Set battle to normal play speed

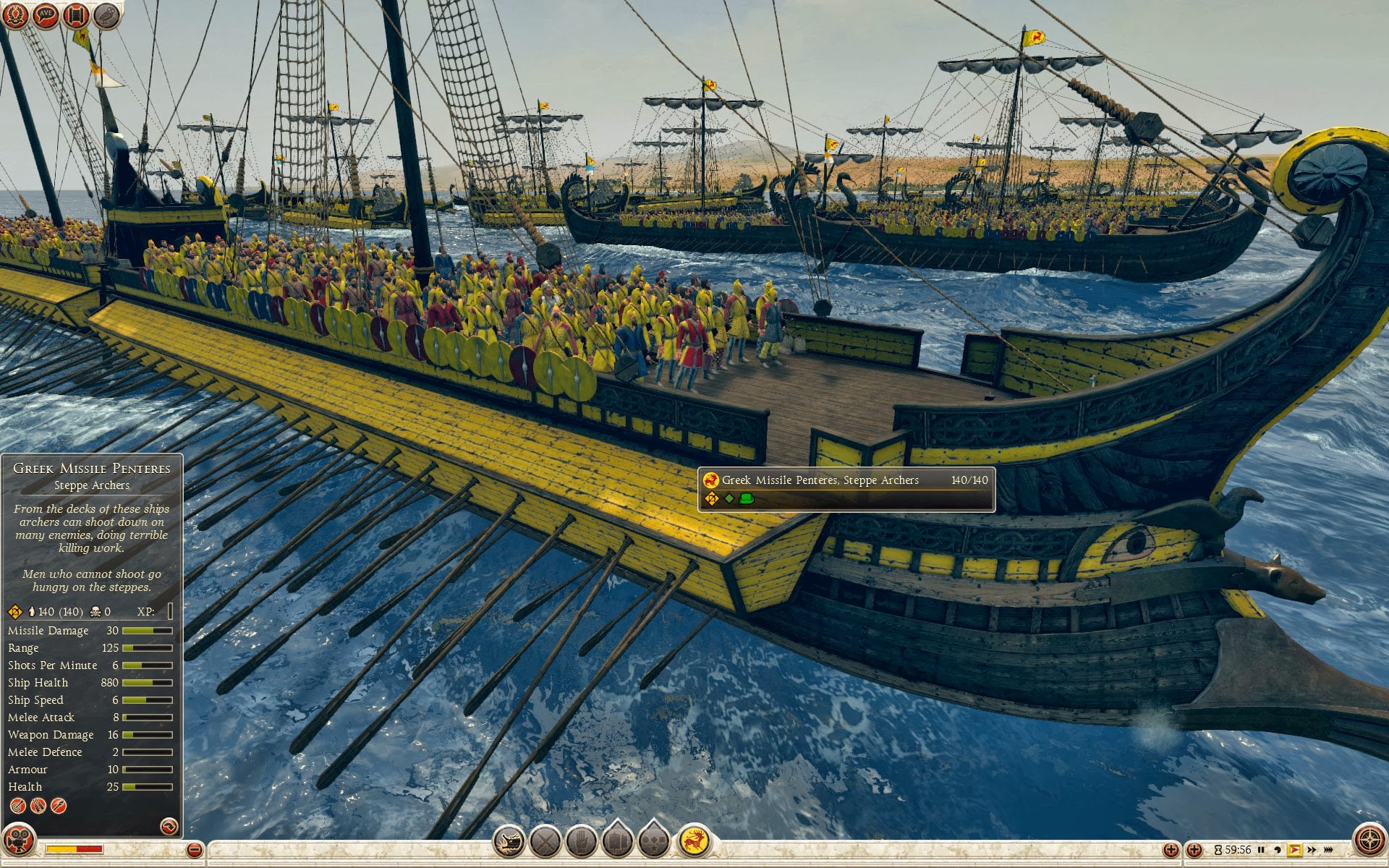point(1294,850)
